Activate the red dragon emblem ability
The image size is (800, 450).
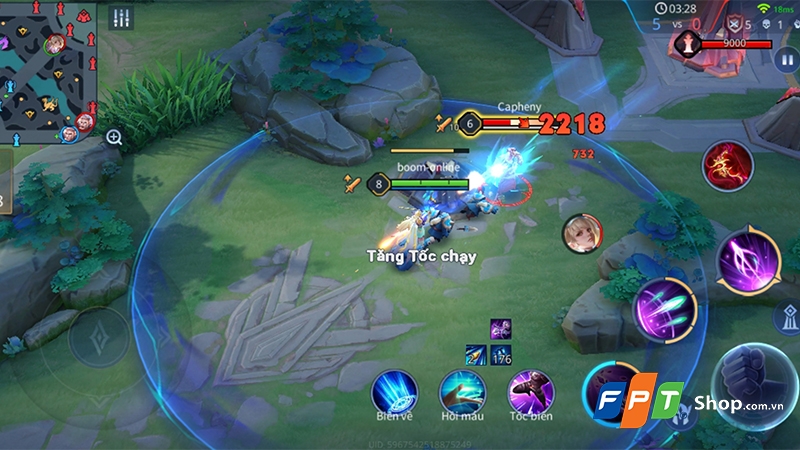(x=727, y=165)
